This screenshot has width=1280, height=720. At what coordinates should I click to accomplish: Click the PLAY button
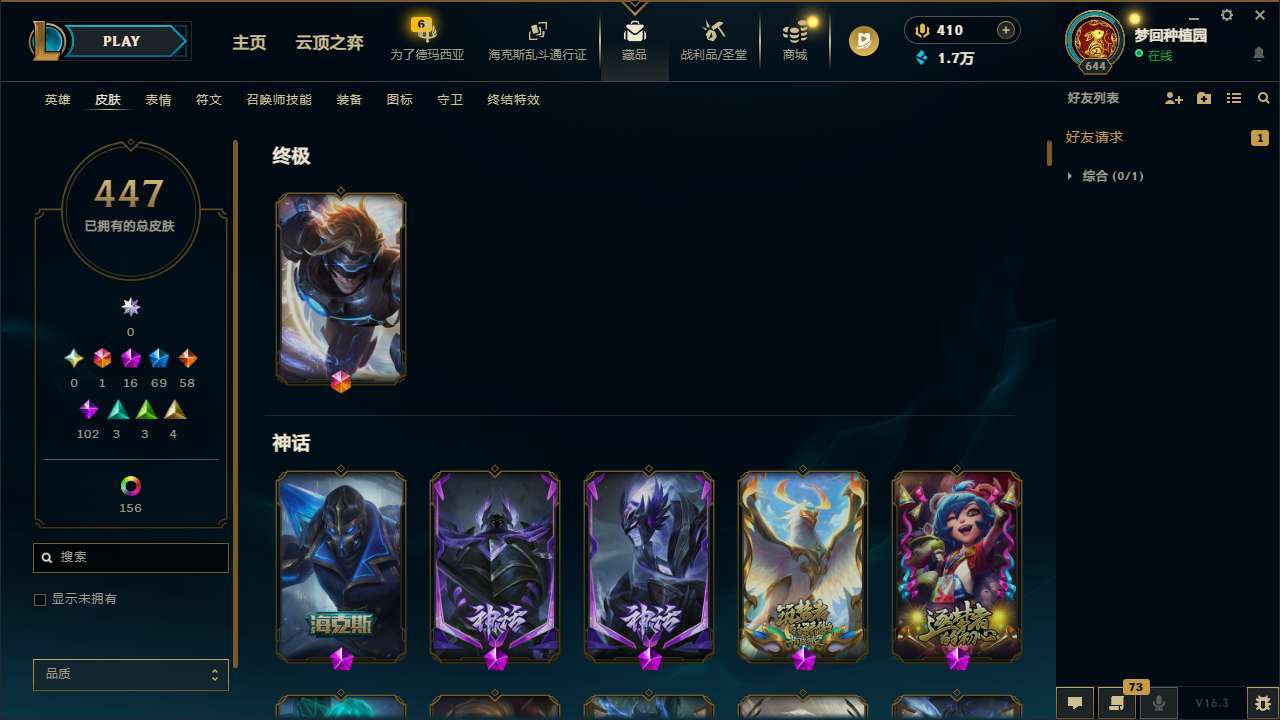click(x=120, y=41)
